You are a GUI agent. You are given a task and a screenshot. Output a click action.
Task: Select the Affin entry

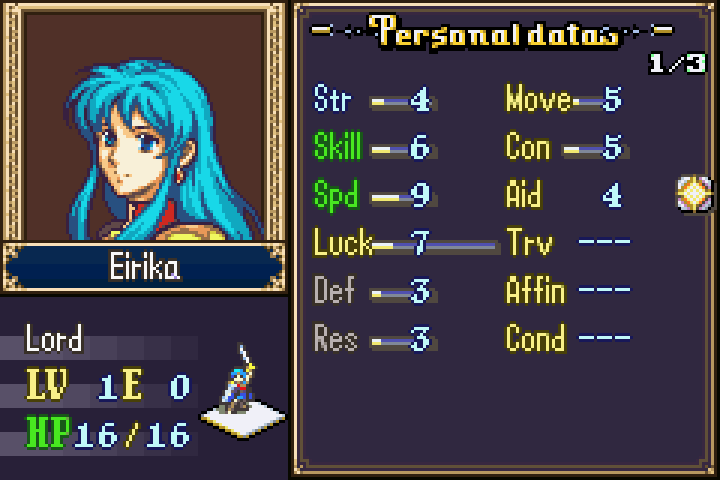point(568,292)
